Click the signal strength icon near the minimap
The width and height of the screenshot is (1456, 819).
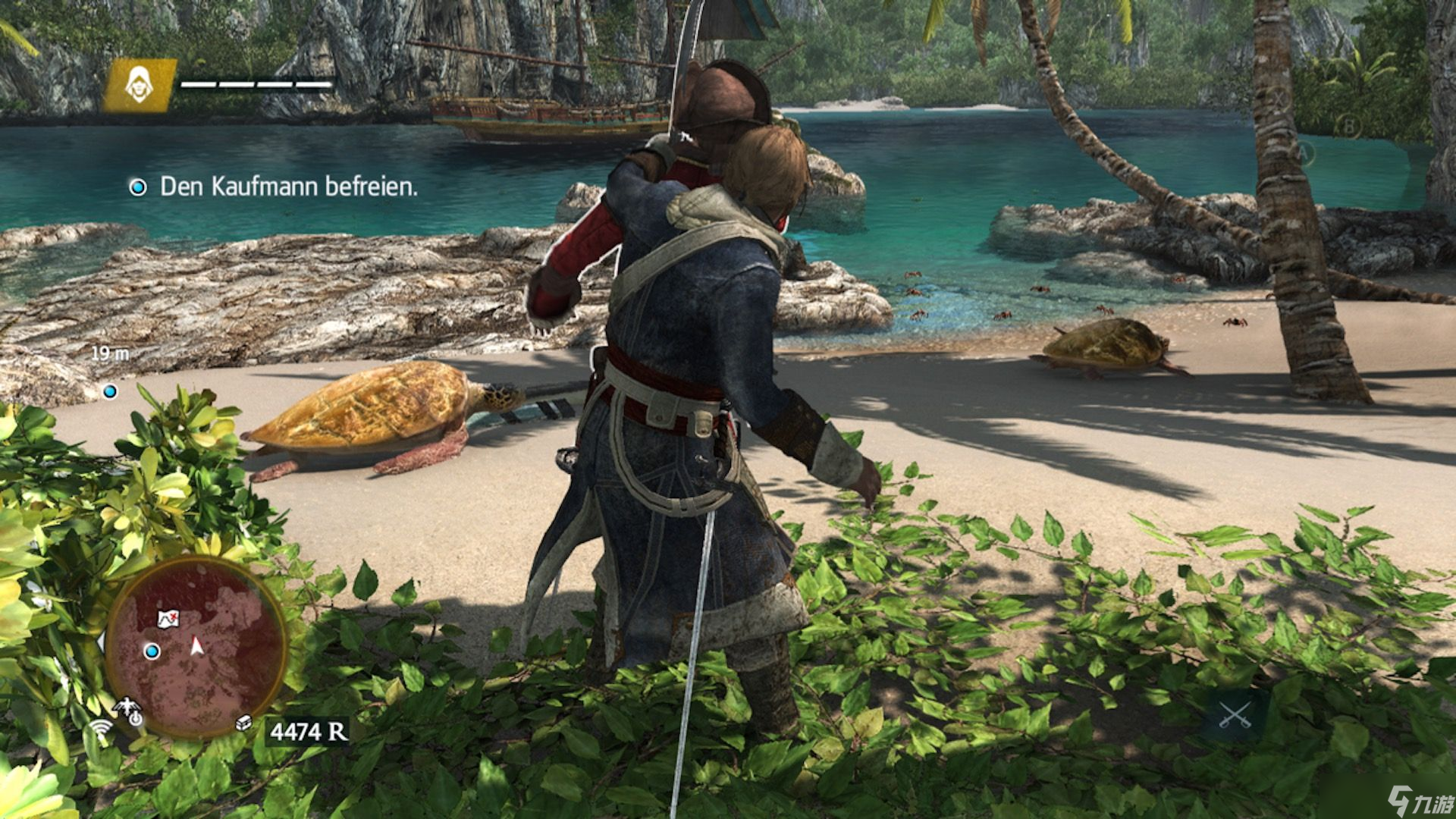(x=100, y=728)
